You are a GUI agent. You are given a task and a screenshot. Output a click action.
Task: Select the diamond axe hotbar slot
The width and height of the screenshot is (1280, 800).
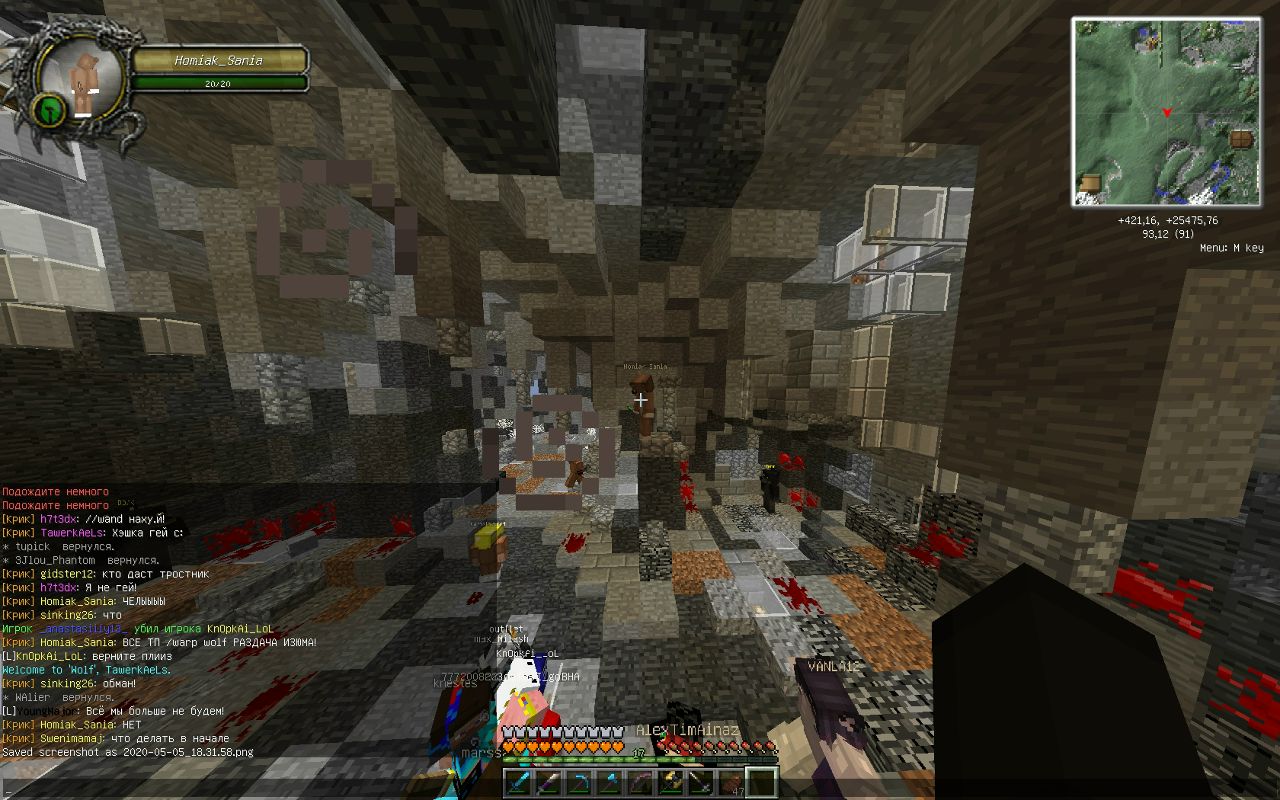(609, 782)
